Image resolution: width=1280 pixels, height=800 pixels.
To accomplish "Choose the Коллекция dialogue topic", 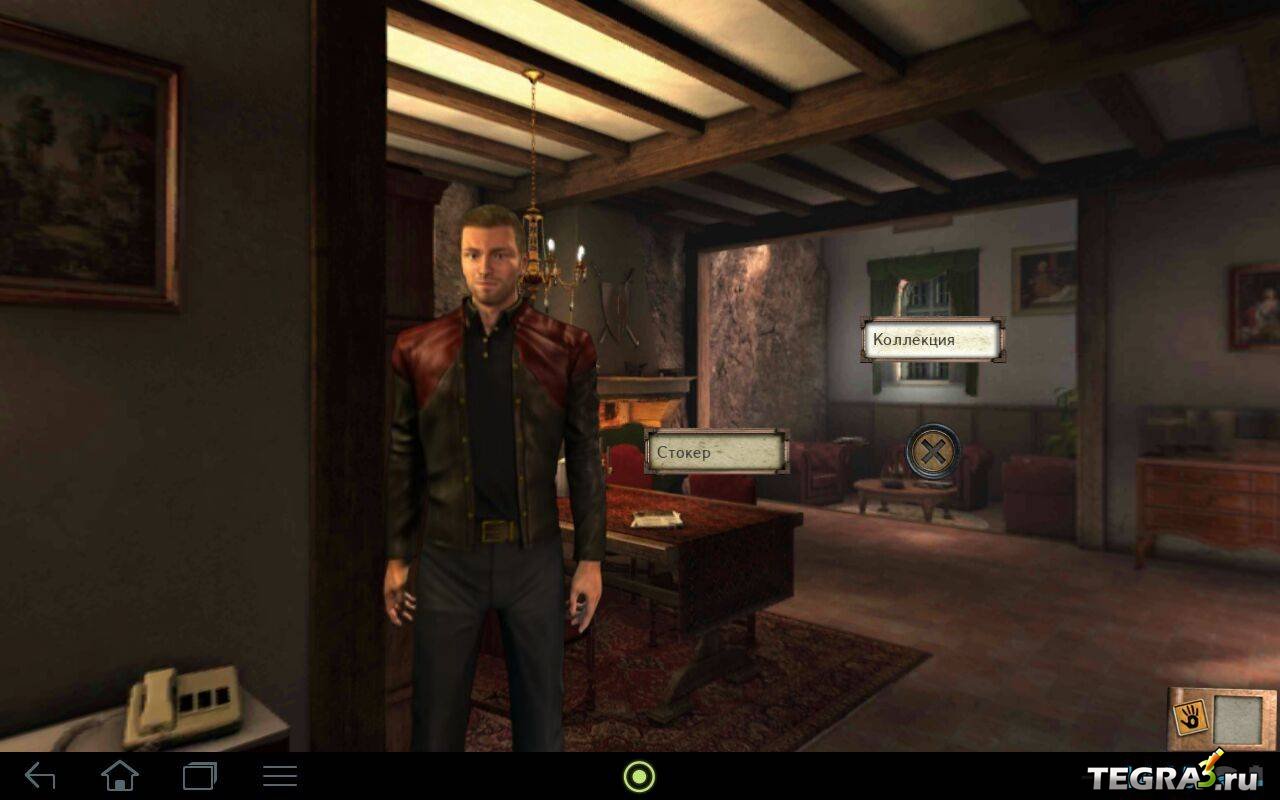I will (931, 340).
